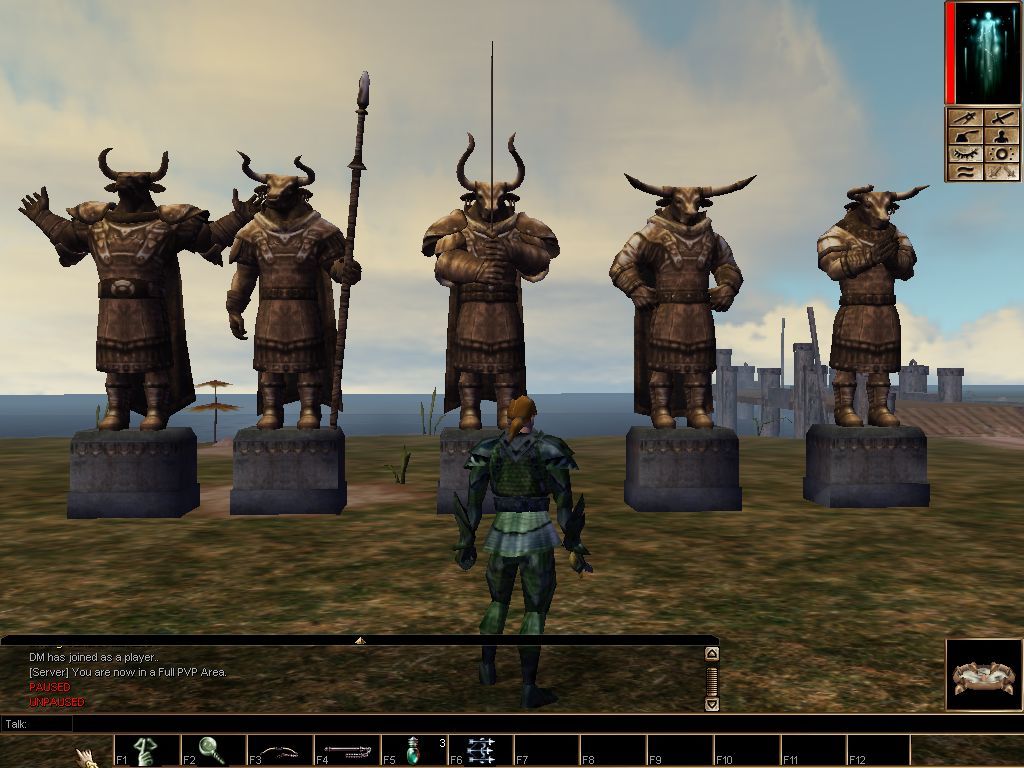The height and width of the screenshot is (768, 1024).
Task: Open game options via the ring-and-dots icon
Action: (1001, 154)
